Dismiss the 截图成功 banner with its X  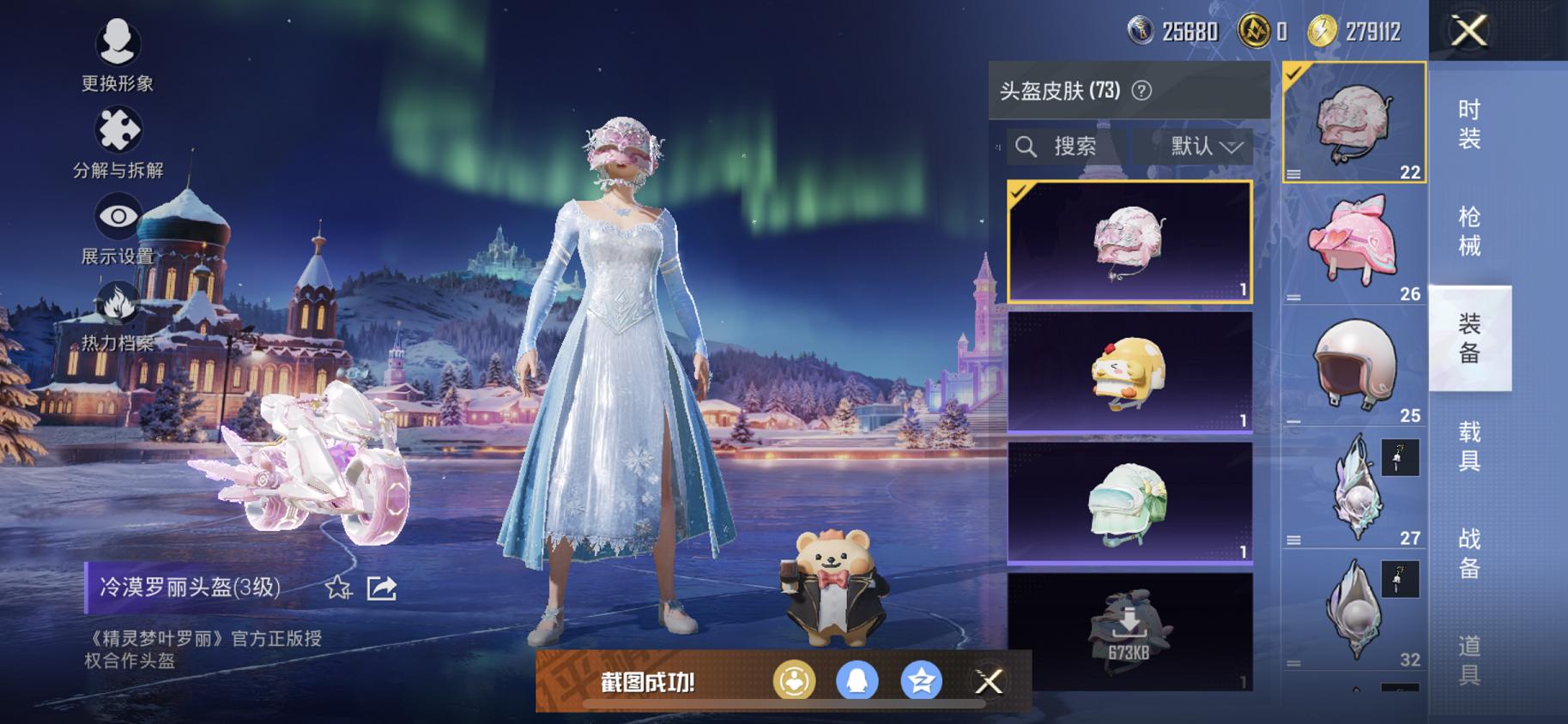[x=991, y=682]
